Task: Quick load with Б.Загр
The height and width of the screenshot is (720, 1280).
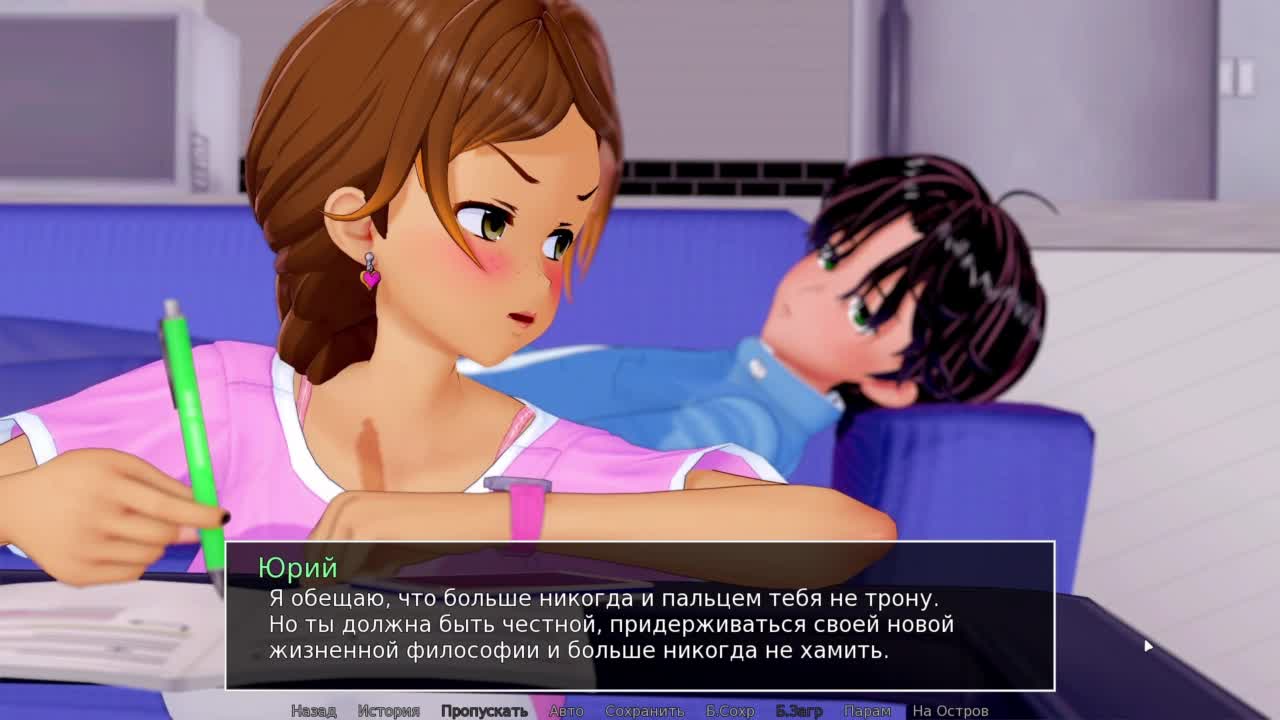Action: [x=799, y=711]
